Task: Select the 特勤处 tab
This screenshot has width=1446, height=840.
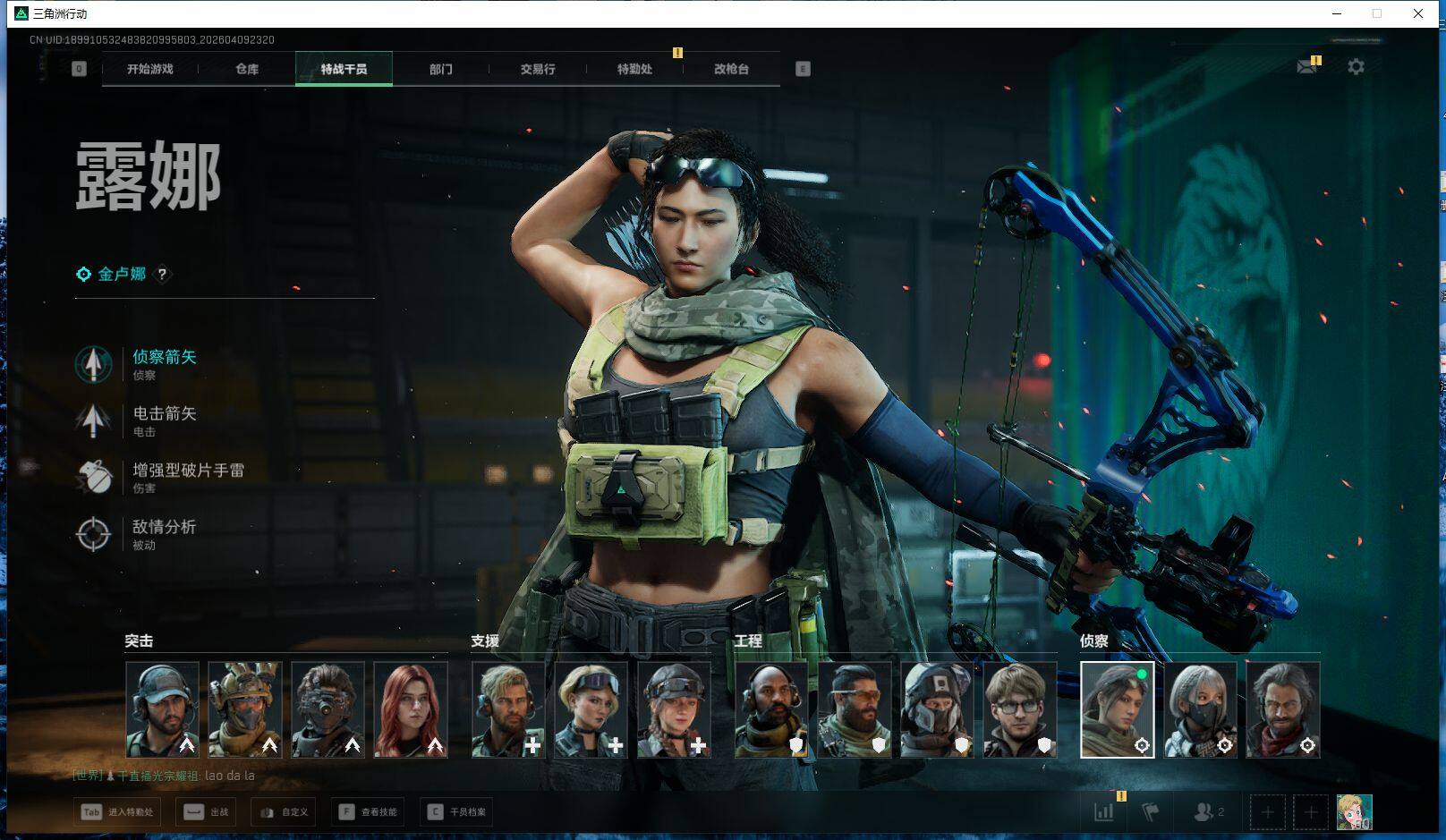Action: pyautogui.click(x=634, y=69)
